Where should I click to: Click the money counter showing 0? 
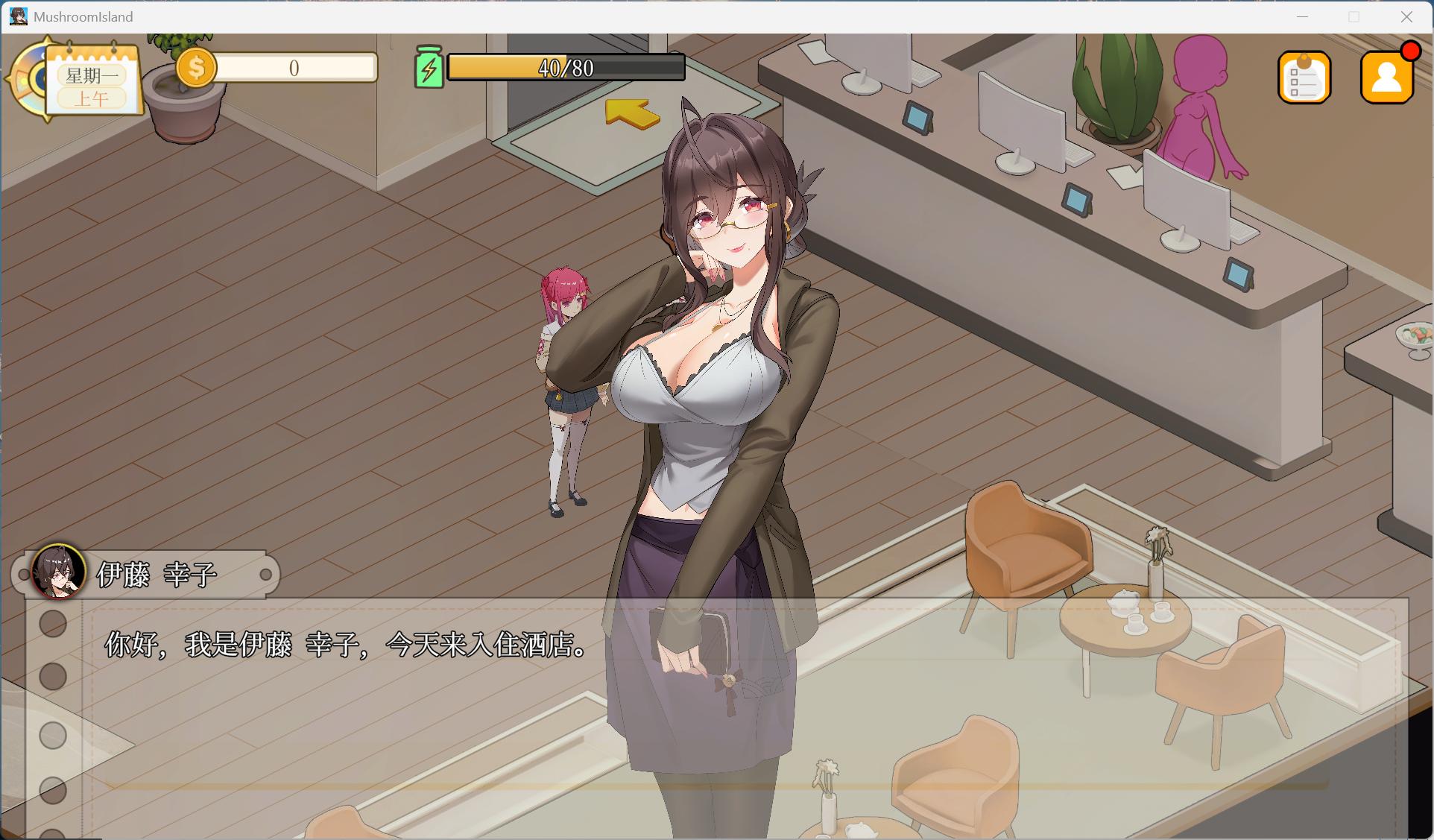pos(294,67)
